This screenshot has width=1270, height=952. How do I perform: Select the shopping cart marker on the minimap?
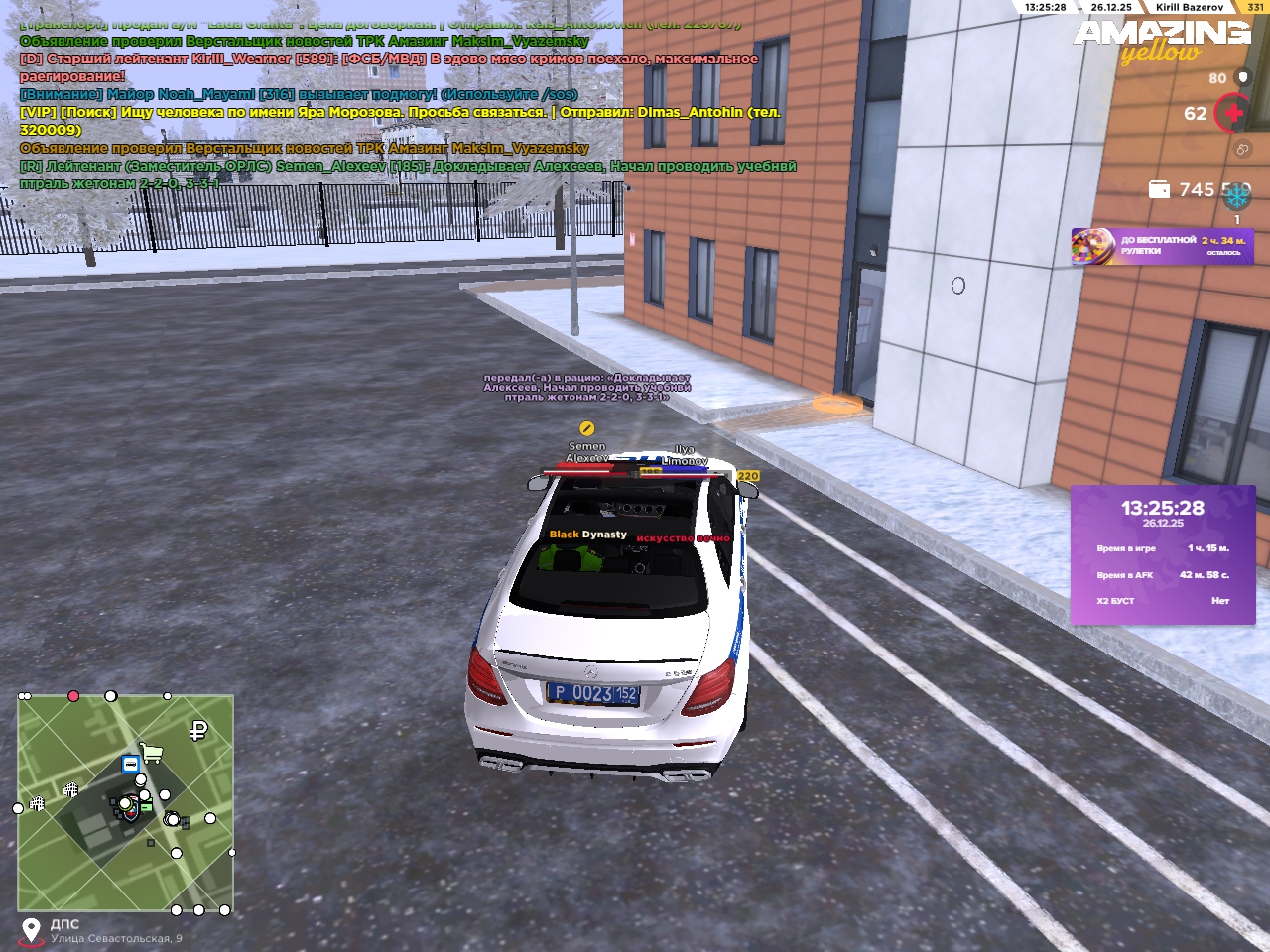coord(152,753)
